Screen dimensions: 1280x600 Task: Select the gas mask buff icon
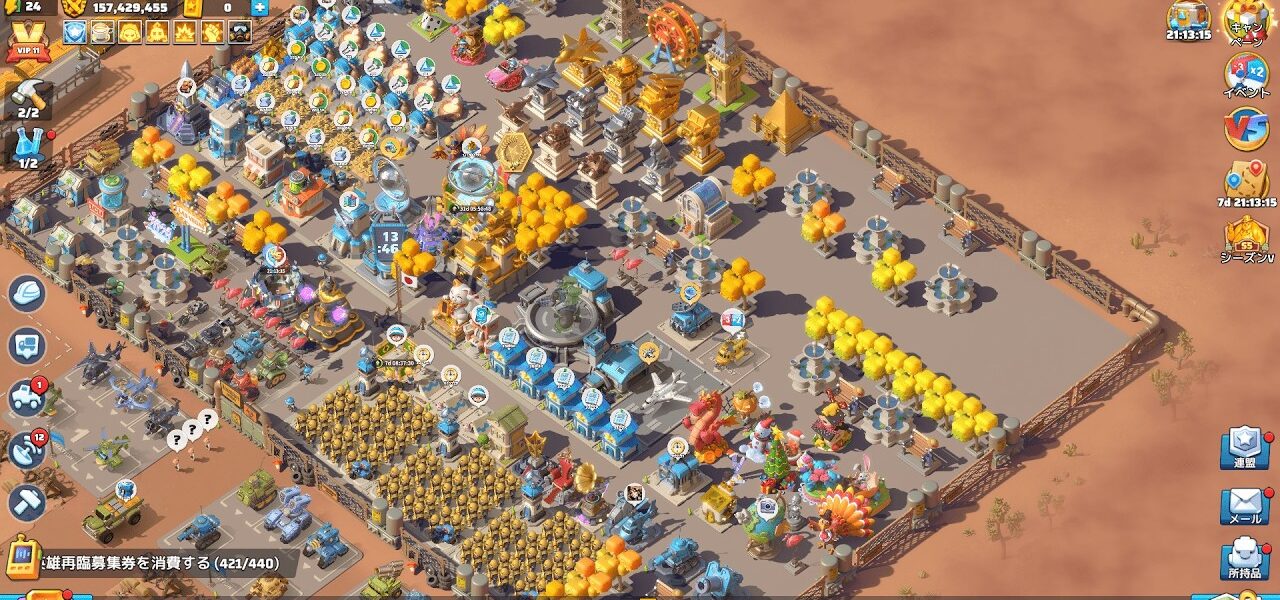click(238, 33)
